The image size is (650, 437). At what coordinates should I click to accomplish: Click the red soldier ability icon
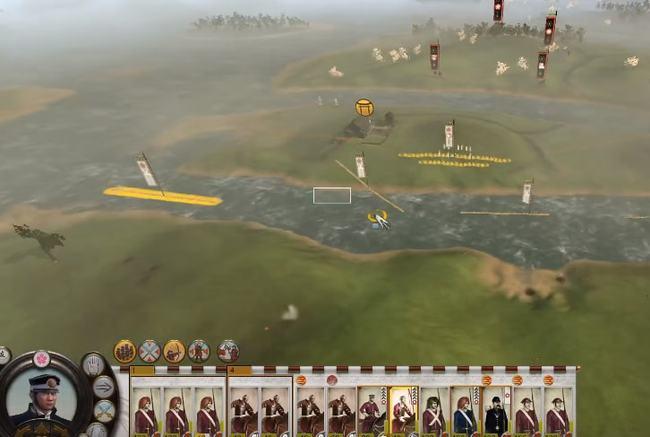tap(199, 351)
